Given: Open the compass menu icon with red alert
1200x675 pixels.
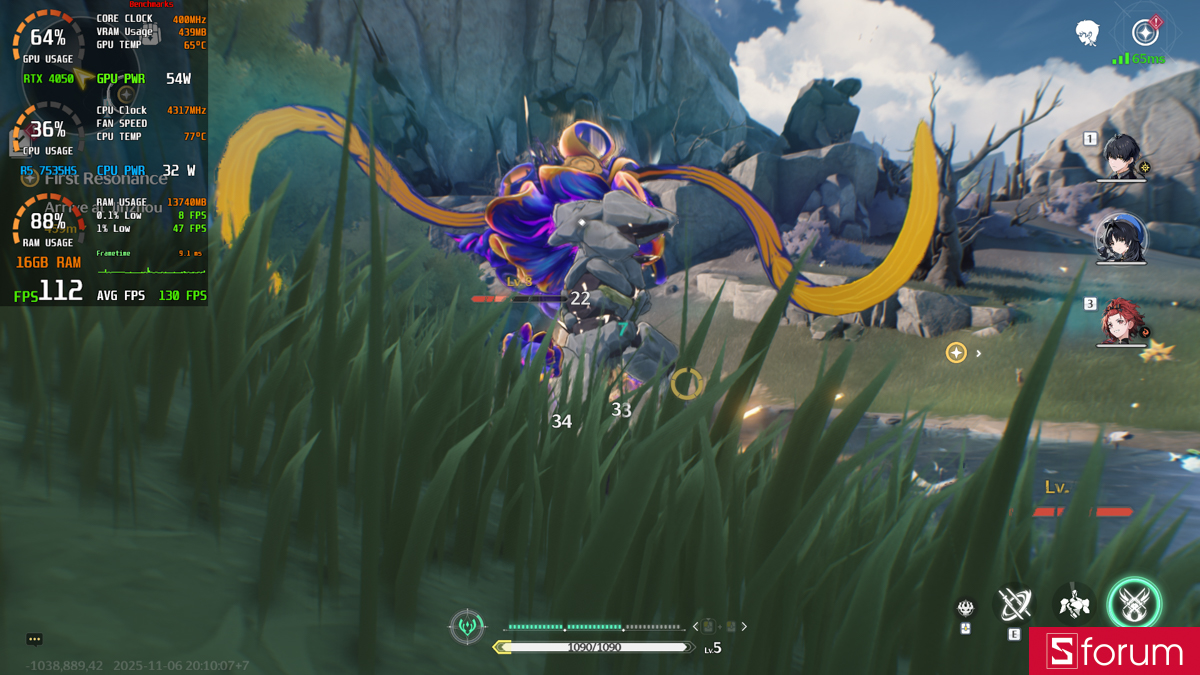Looking at the screenshot, I should [1146, 32].
